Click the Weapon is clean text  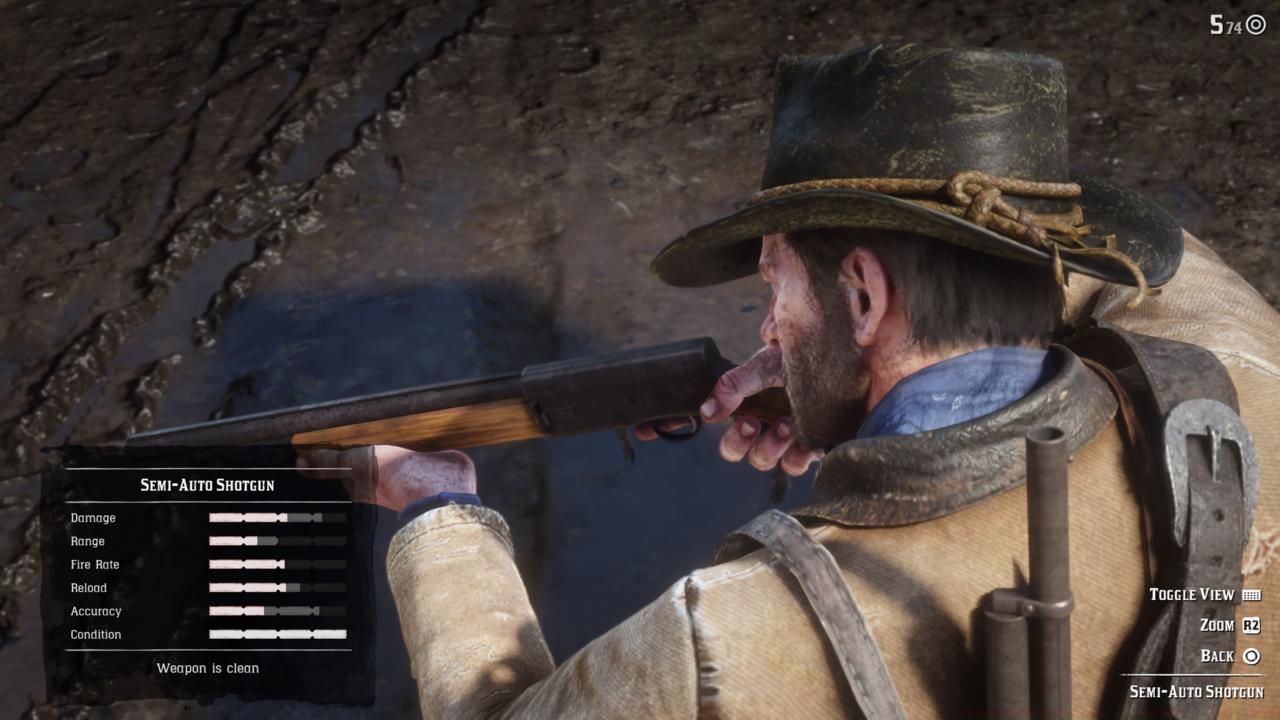207,668
